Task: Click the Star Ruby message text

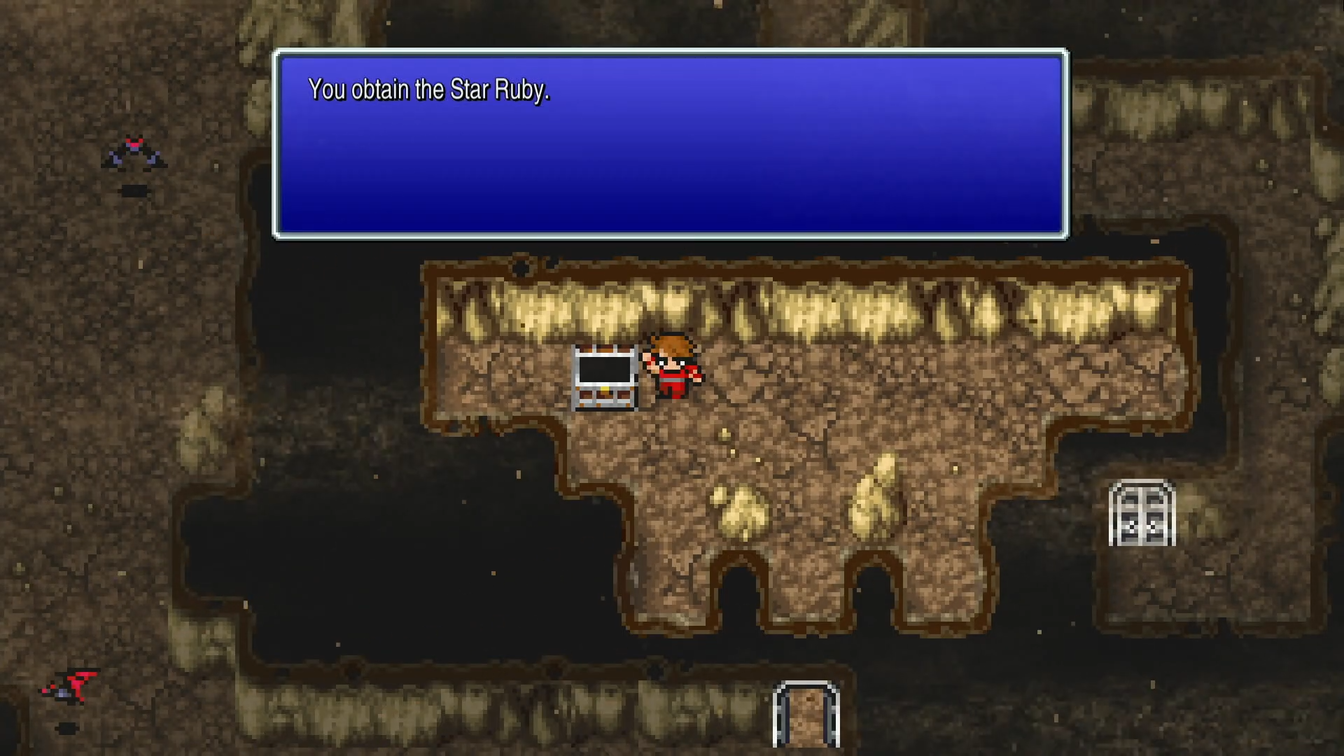Action: [430, 89]
